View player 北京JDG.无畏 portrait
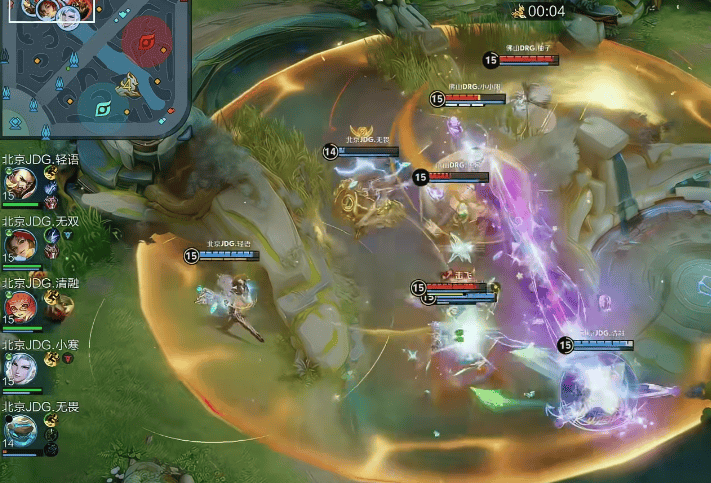Image resolution: width=711 pixels, height=483 pixels. click(x=21, y=430)
